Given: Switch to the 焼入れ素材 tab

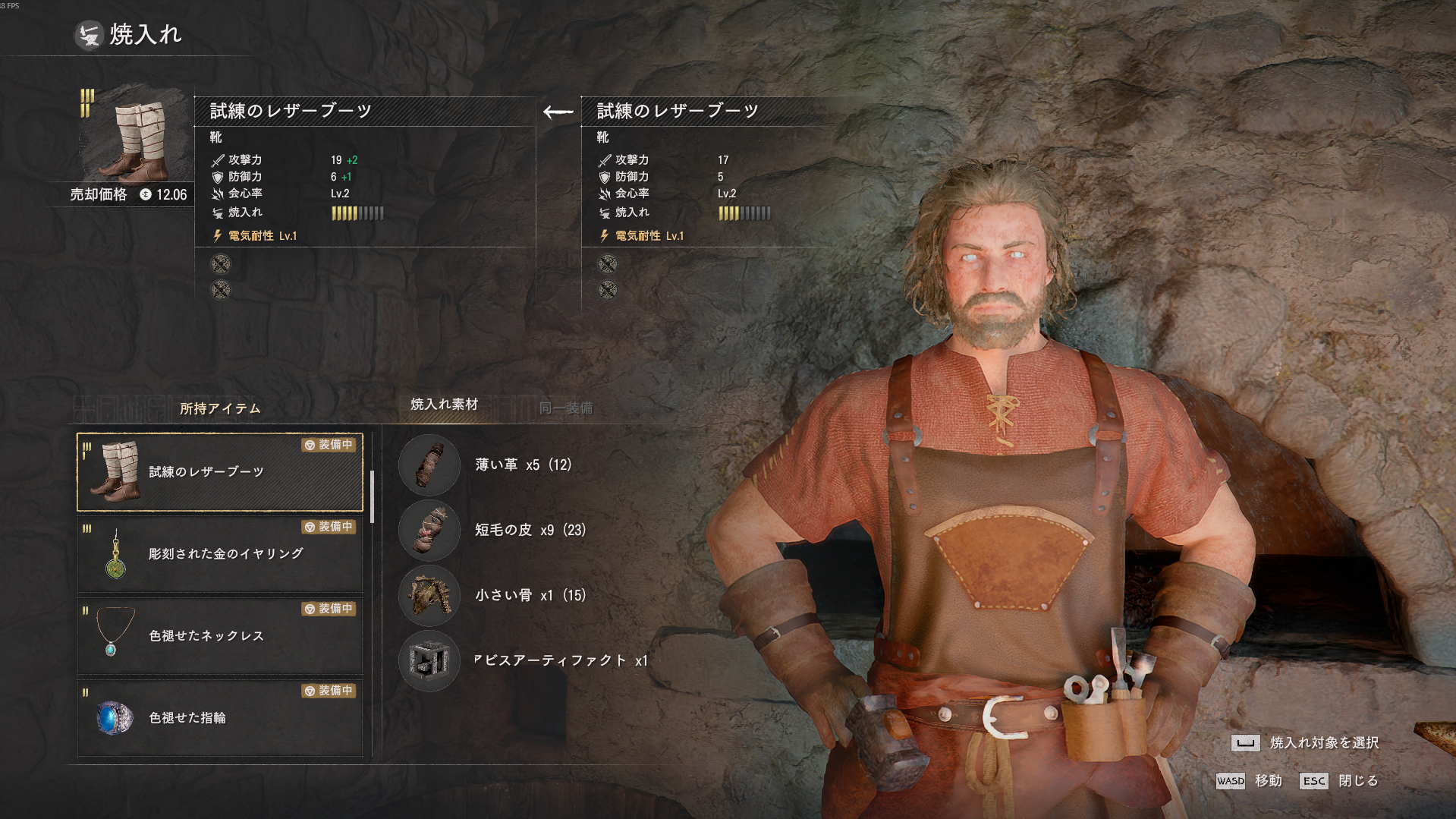Looking at the screenshot, I should pyautogui.click(x=444, y=405).
